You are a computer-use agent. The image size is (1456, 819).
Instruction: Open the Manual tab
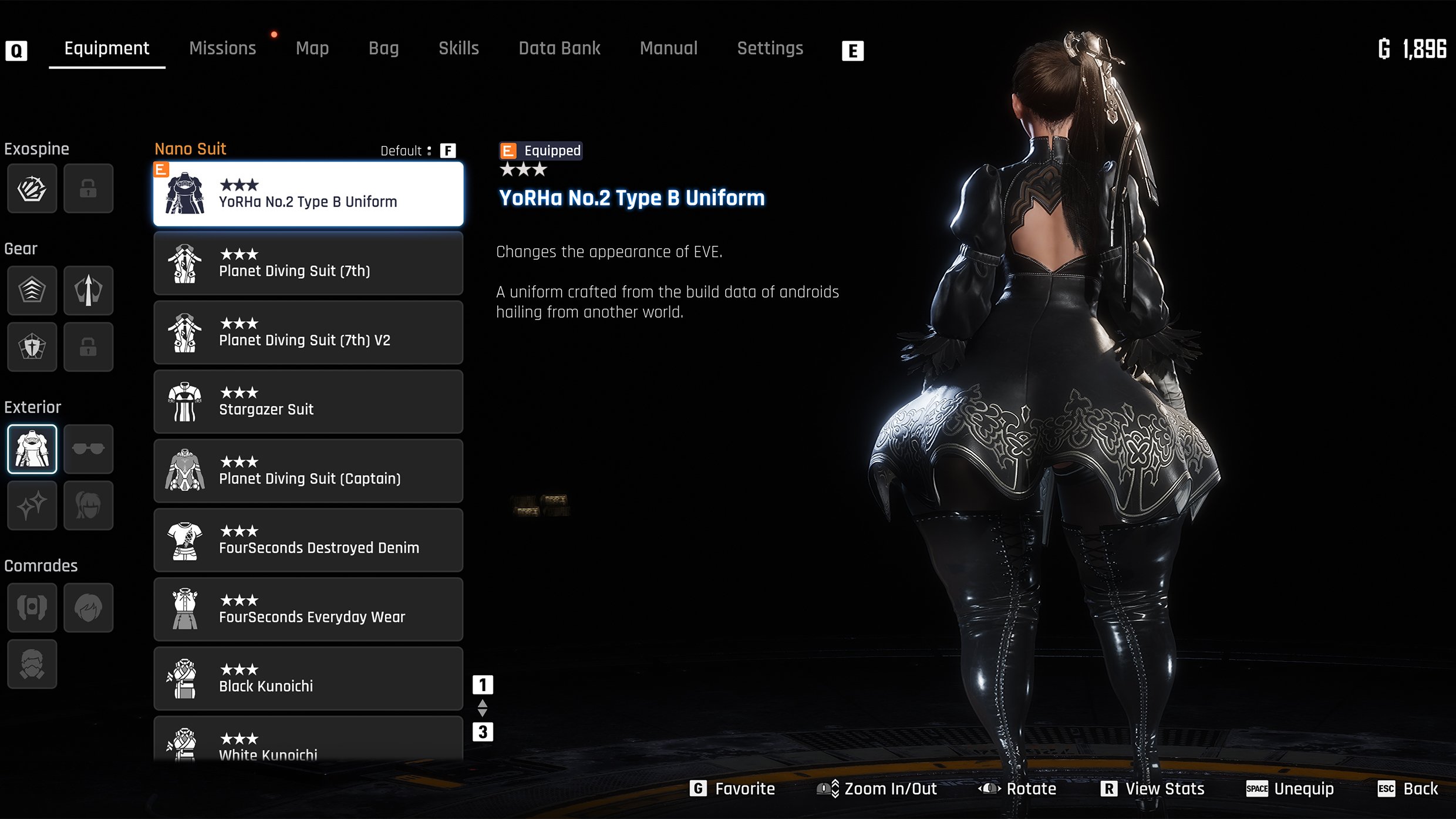(669, 48)
